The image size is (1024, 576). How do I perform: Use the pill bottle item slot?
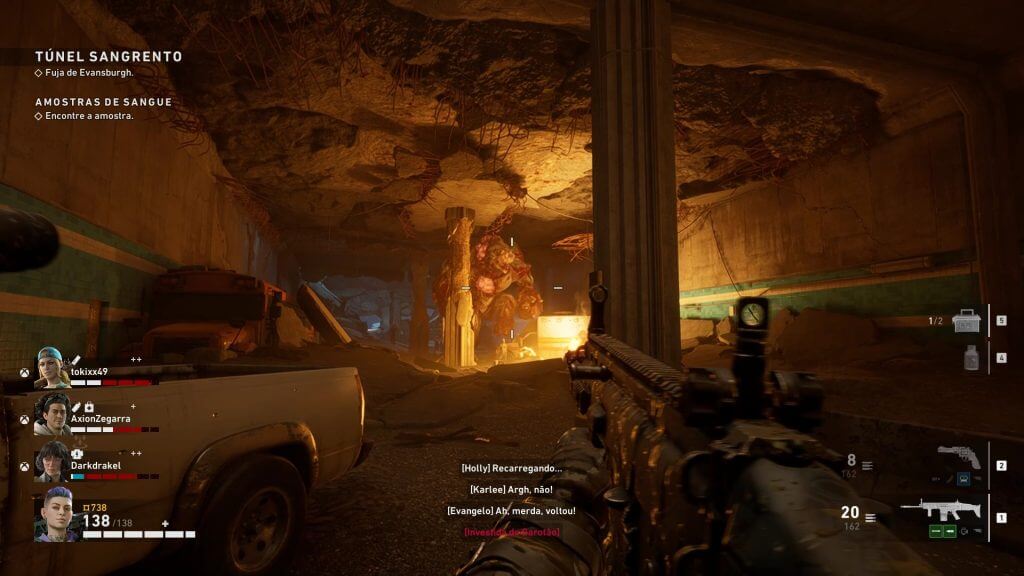971,357
